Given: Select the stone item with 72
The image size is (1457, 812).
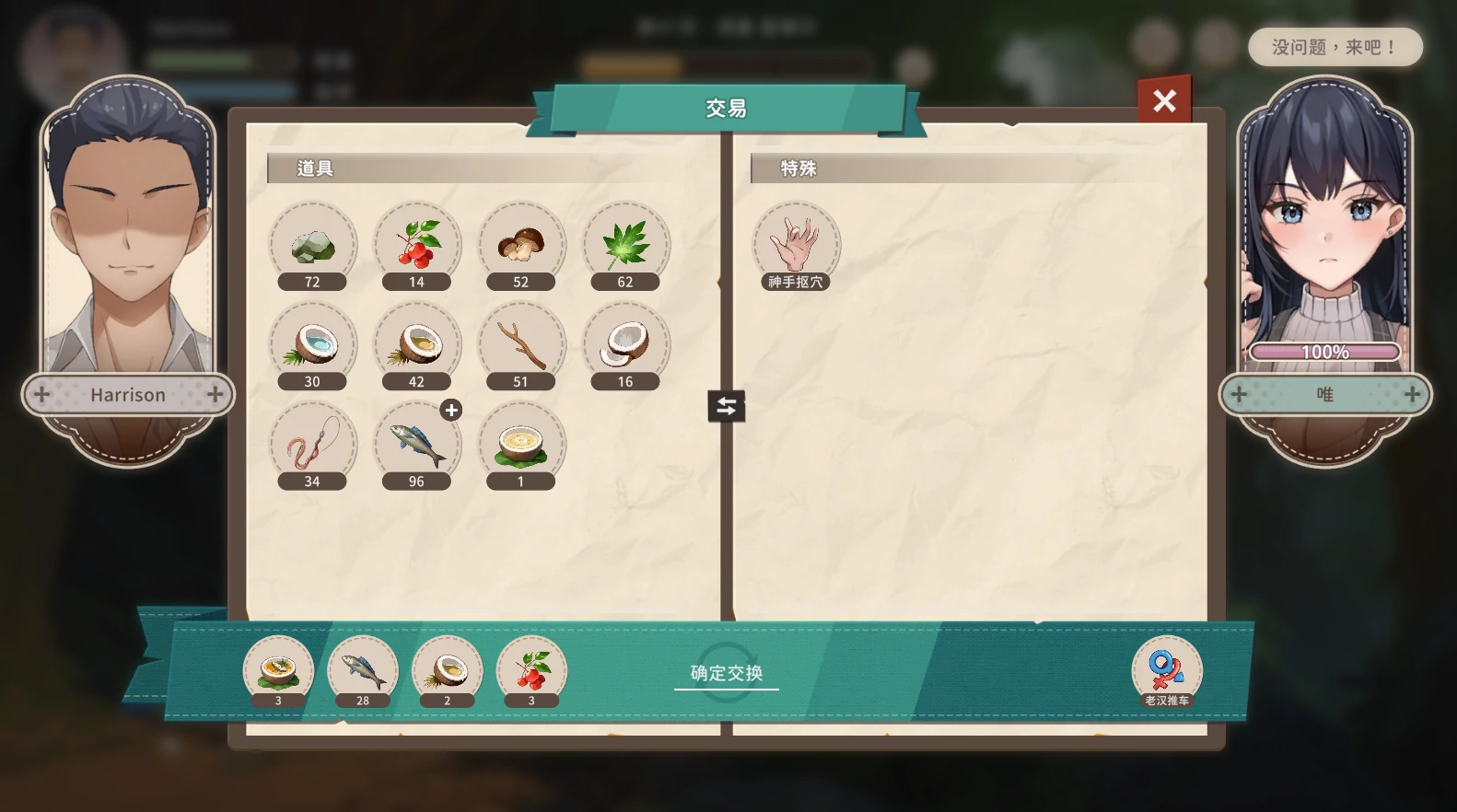Looking at the screenshot, I should tap(312, 245).
